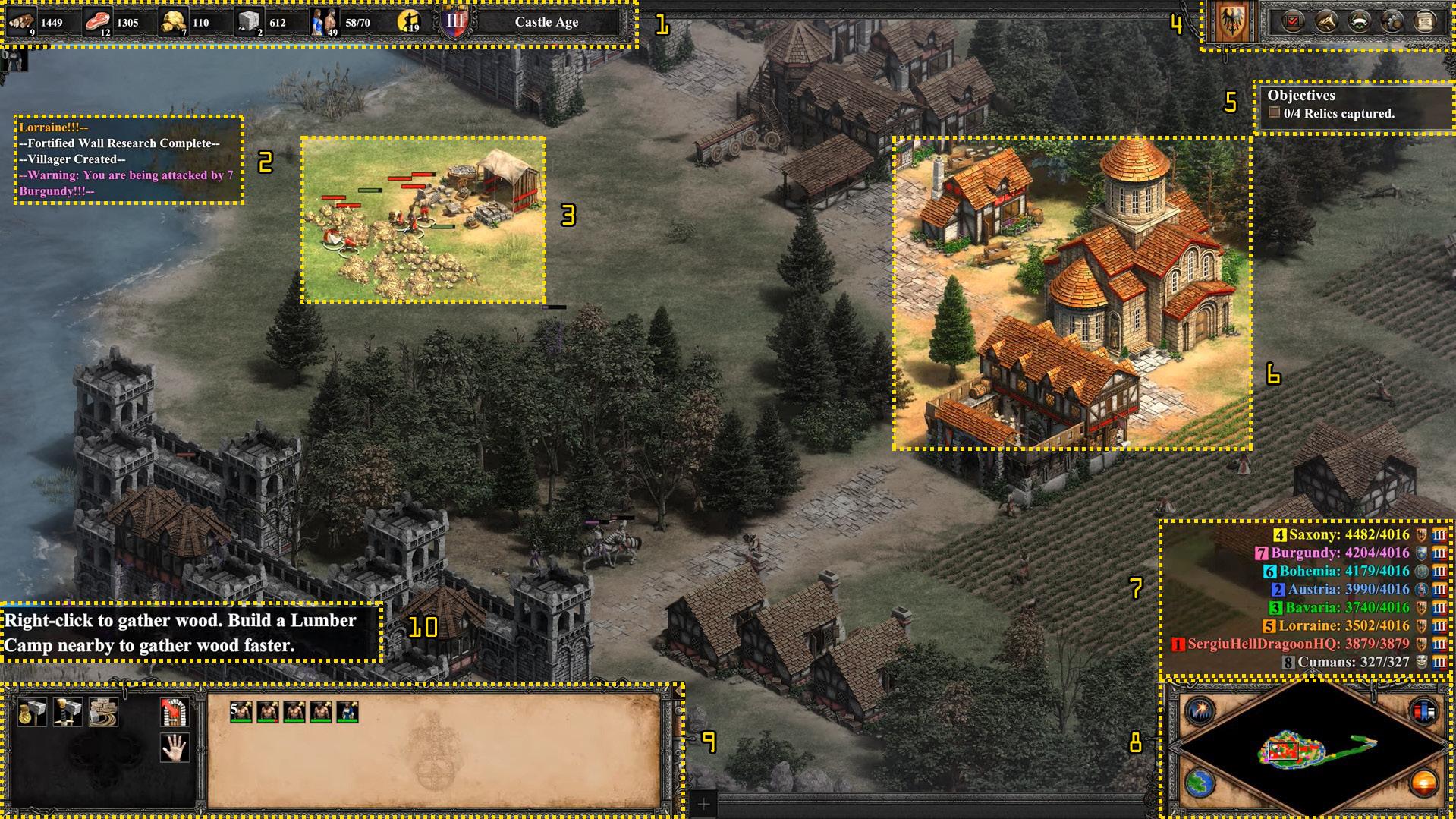The width and height of the screenshot is (1456, 819).
Task: Open diplomacy with the horn icon
Action: pyautogui.click(x=1325, y=21)
